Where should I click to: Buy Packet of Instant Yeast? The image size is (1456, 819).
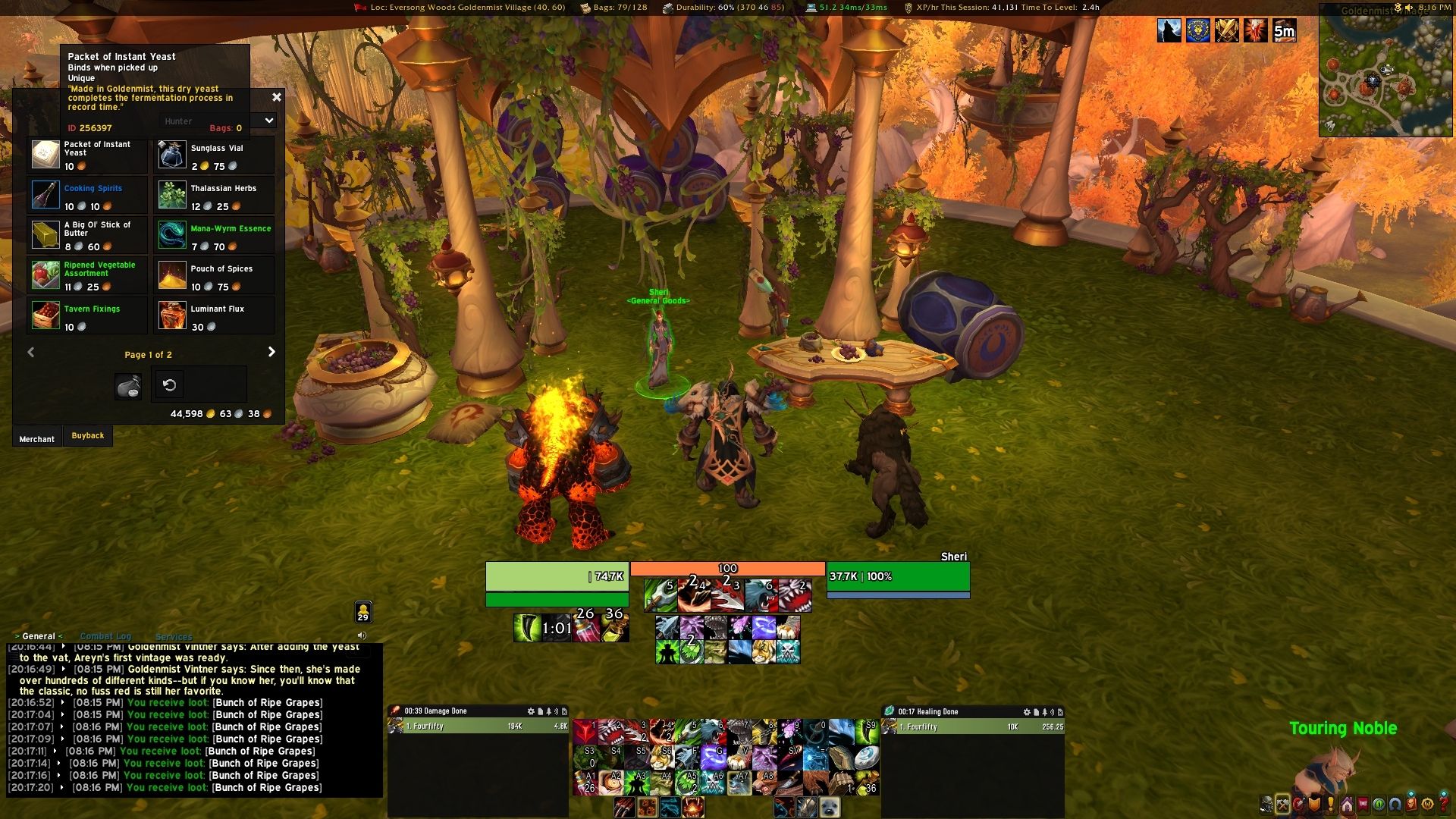pyautogui.click(x=46, y=155)
